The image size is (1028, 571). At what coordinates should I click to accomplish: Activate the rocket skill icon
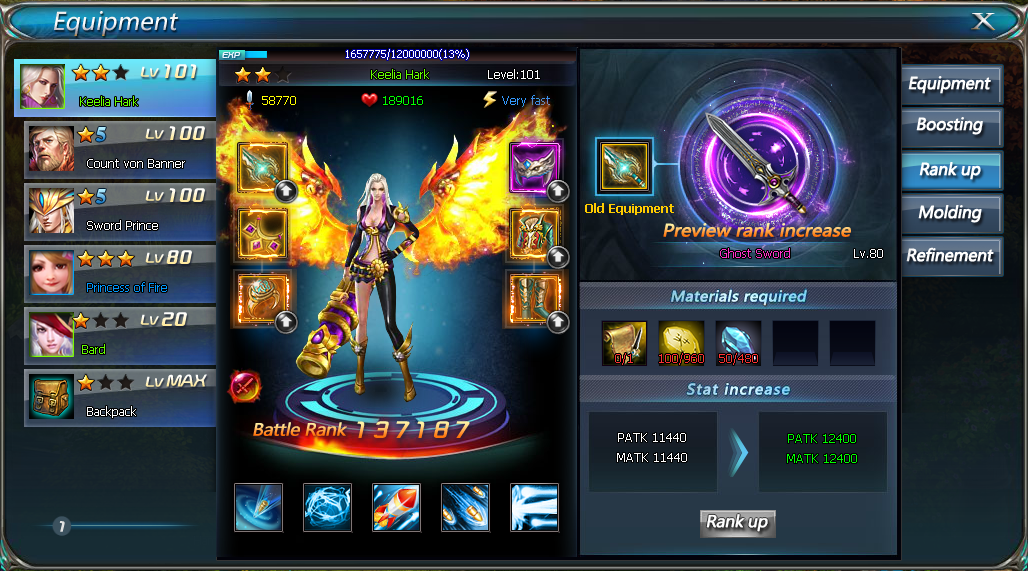[x=396, y=507]
